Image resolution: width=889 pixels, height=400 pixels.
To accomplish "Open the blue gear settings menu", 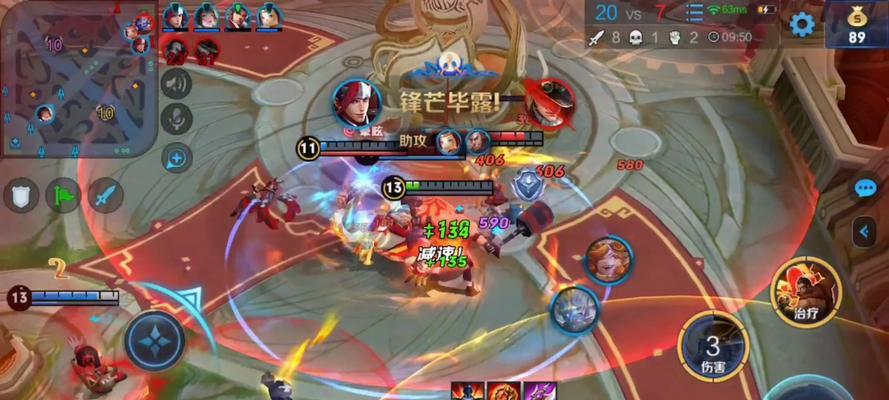I will (801, 24).
